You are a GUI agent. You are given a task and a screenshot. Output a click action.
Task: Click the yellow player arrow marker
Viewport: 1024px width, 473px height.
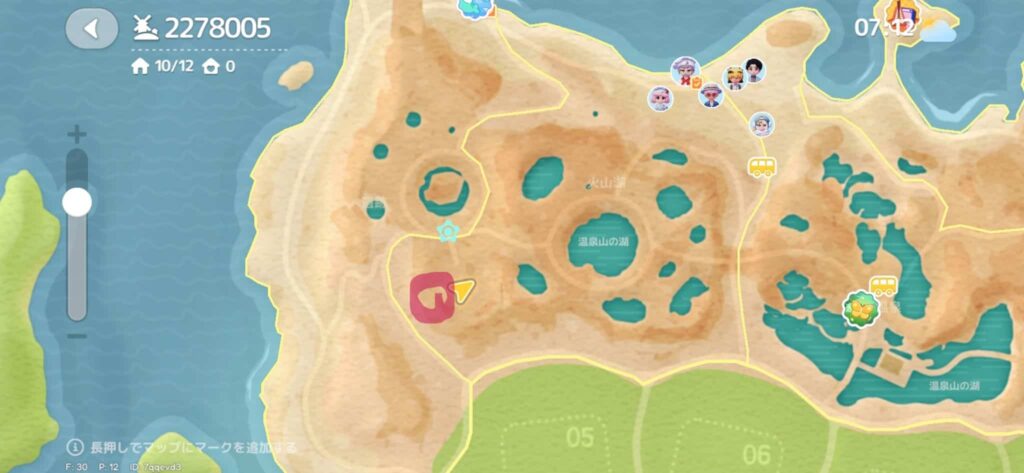(x=462, y=290)
